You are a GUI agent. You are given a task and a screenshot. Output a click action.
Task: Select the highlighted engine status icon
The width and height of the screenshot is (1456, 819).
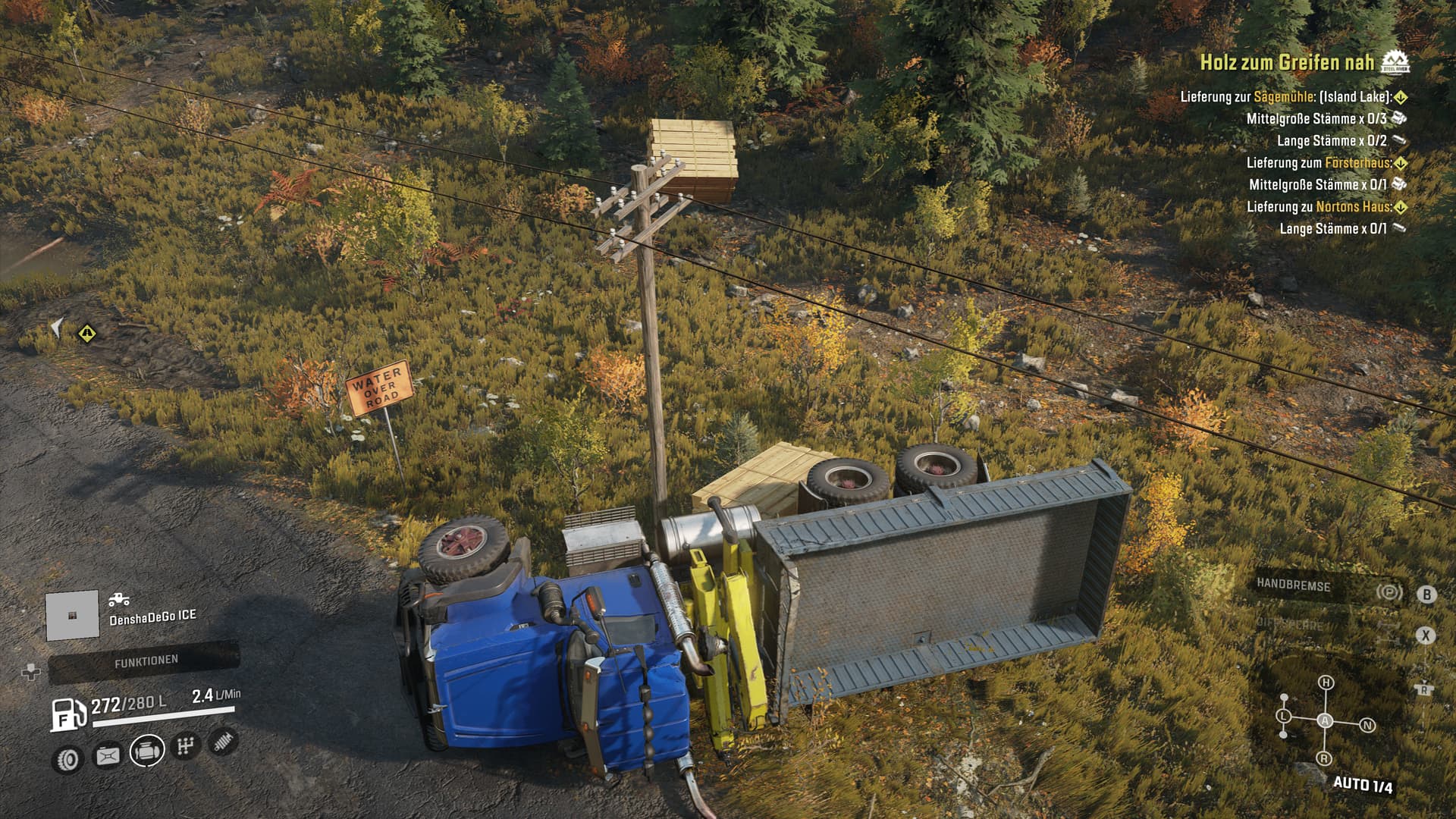147,751
